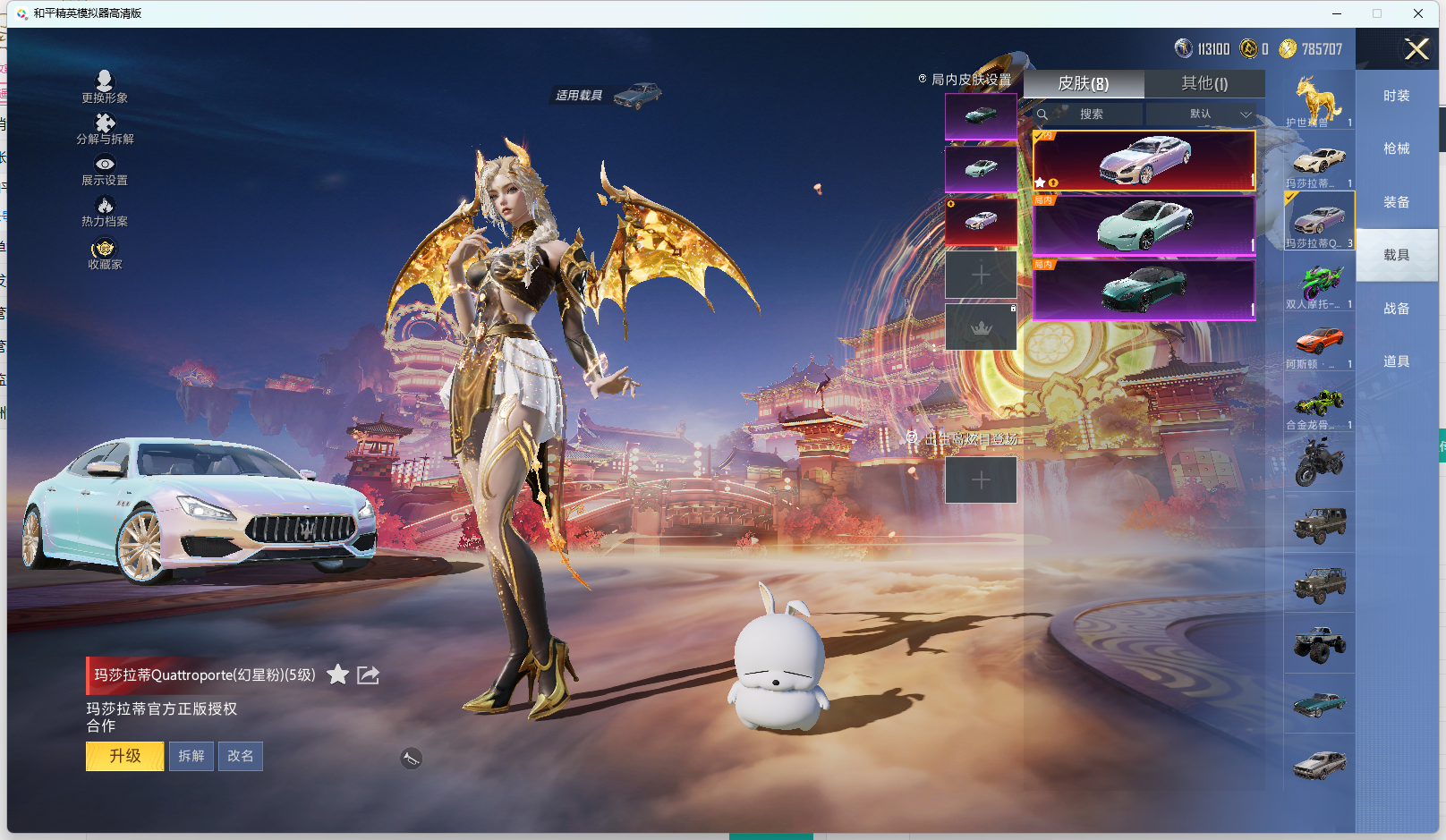Select the 枪械 firearms category
1446x840 pixels.
(1396, 148)
